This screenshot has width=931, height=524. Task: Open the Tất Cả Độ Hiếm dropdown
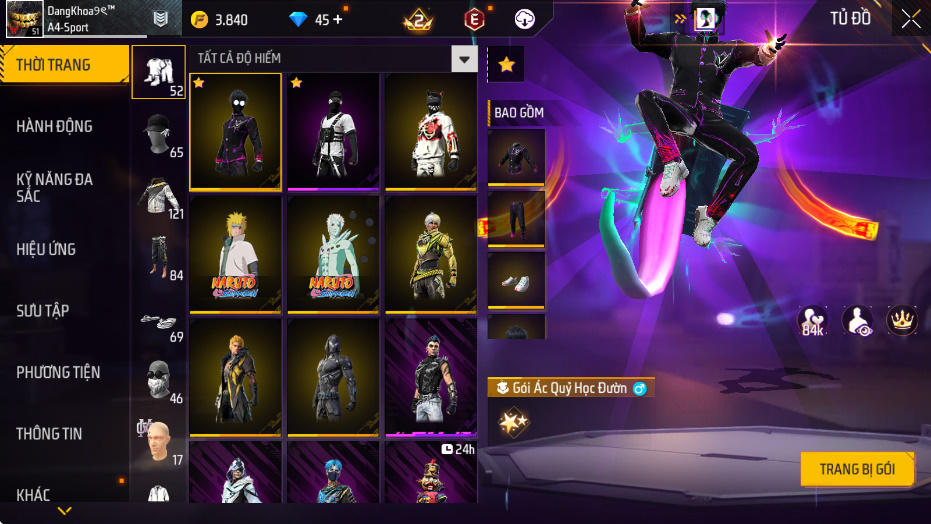(x=463, y=59)
